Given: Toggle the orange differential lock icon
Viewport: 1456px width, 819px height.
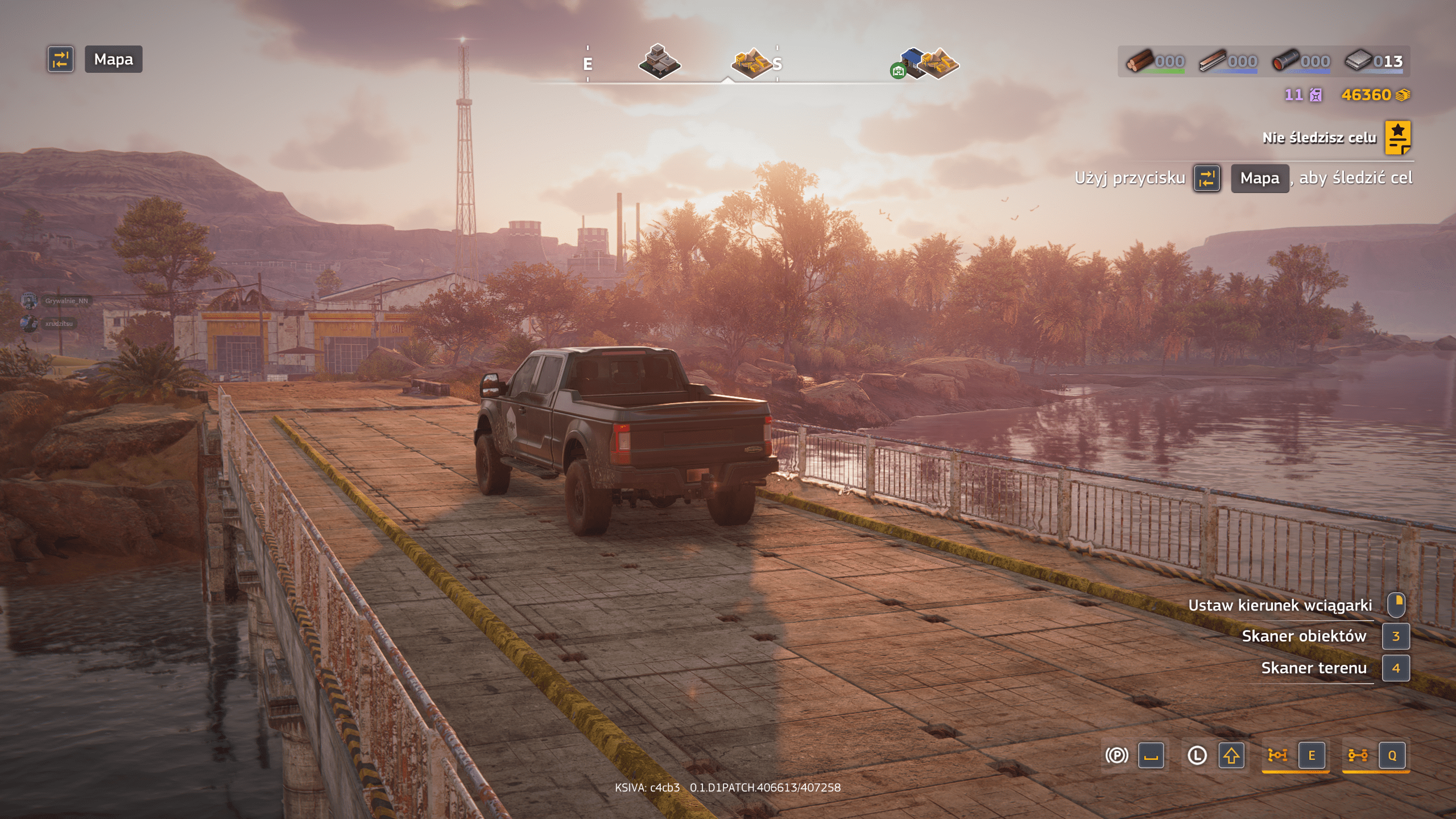Looking at the screenshot, I should (x=1277, y=755).
